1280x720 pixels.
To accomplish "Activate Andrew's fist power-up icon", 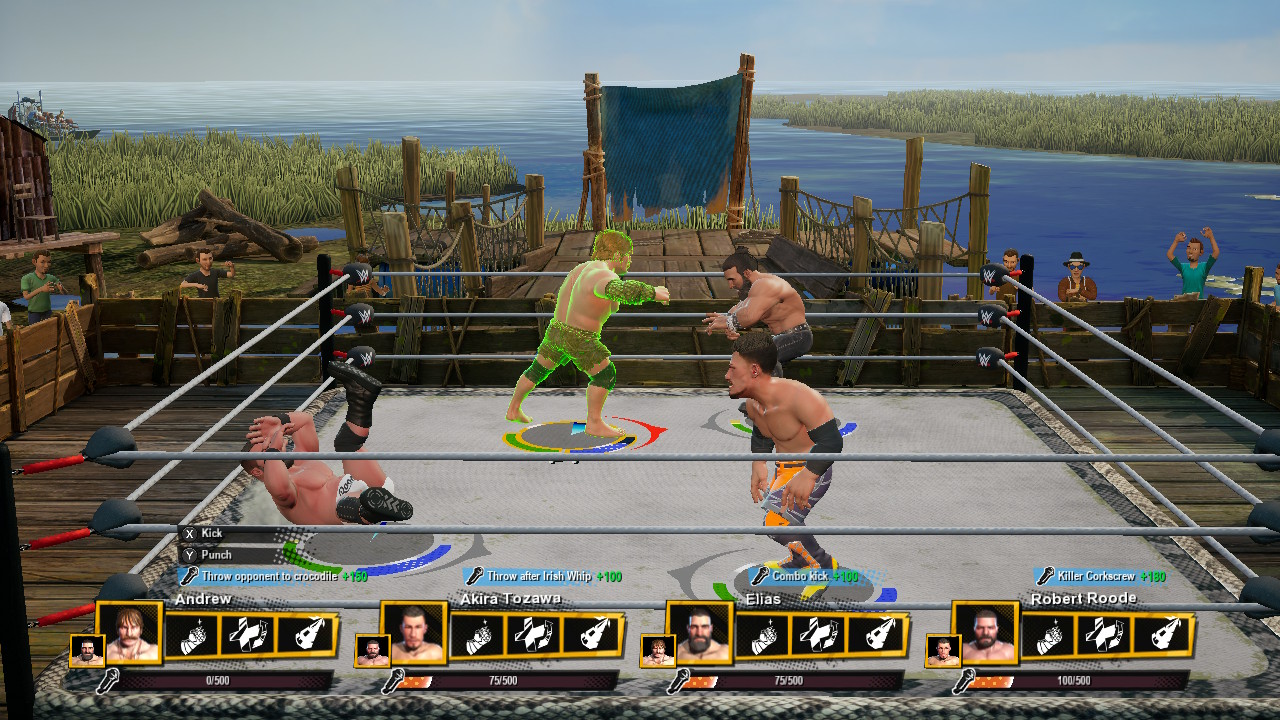I will pyautogui.click(x=193, y=636).
